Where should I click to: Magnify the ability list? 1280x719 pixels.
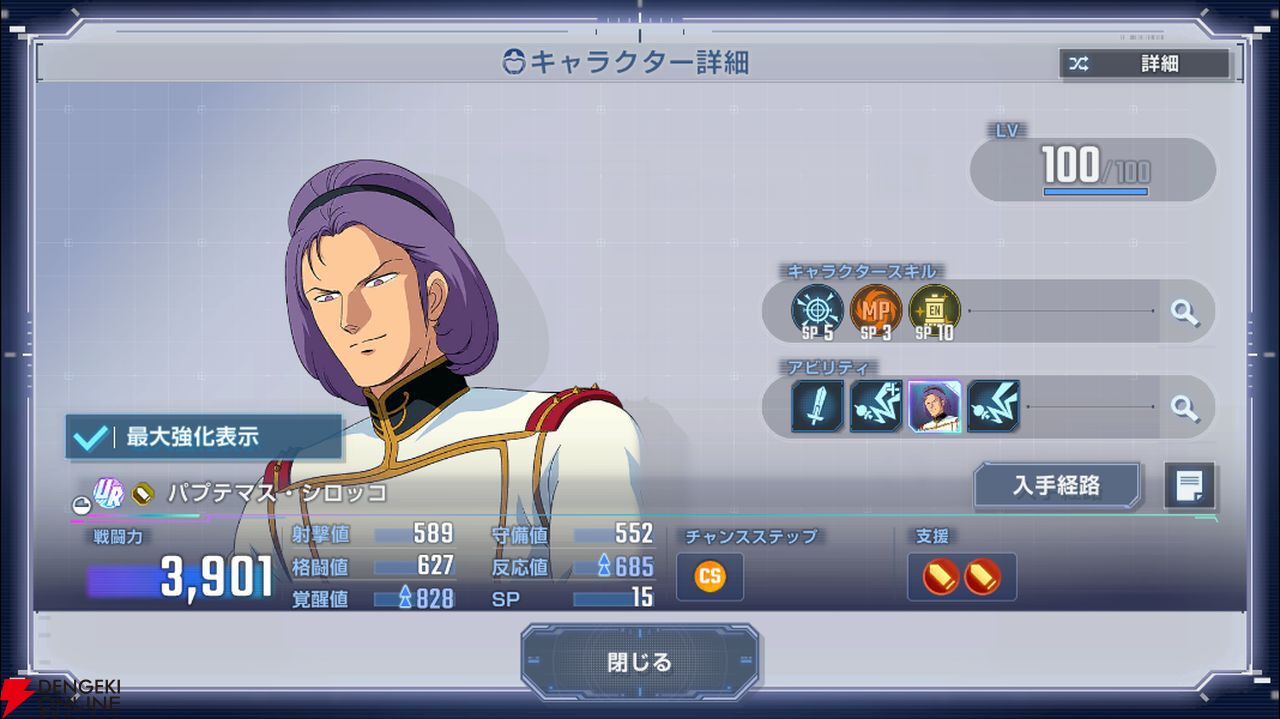pyautogui.click(x=1184, y=407)
